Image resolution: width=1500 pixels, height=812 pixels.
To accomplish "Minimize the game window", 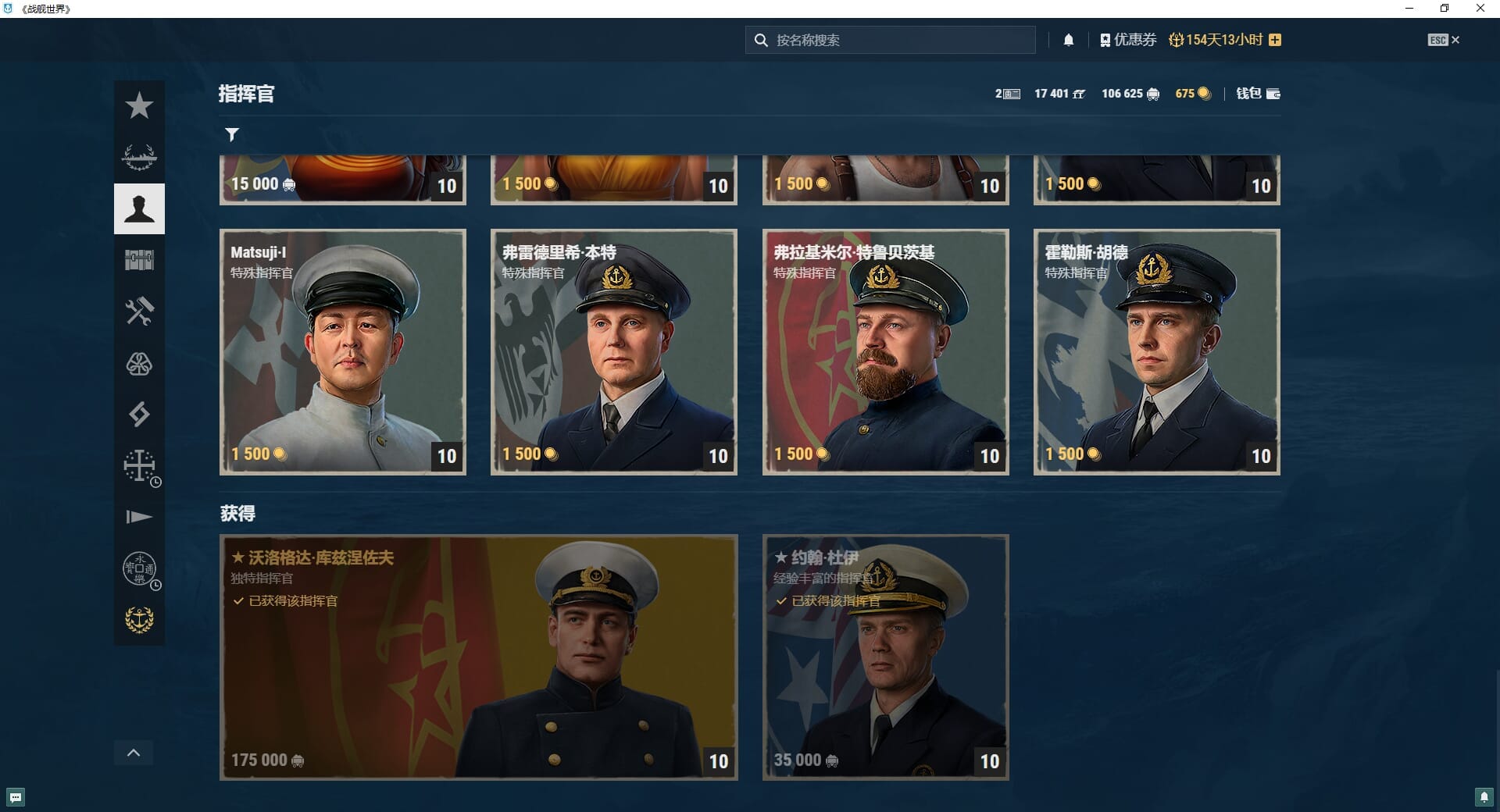I will click(x=1409, y=9).
